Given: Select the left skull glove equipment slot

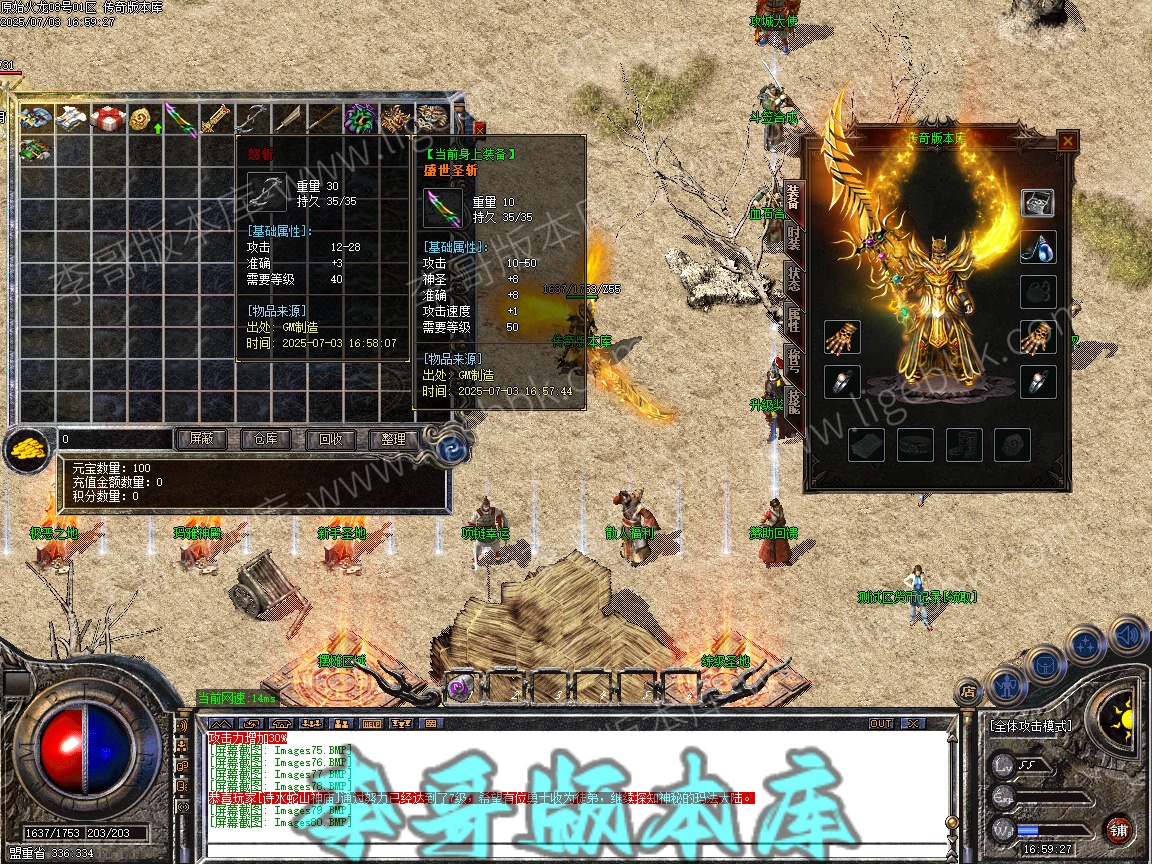Looking at the screenshot, I should 843,338.
